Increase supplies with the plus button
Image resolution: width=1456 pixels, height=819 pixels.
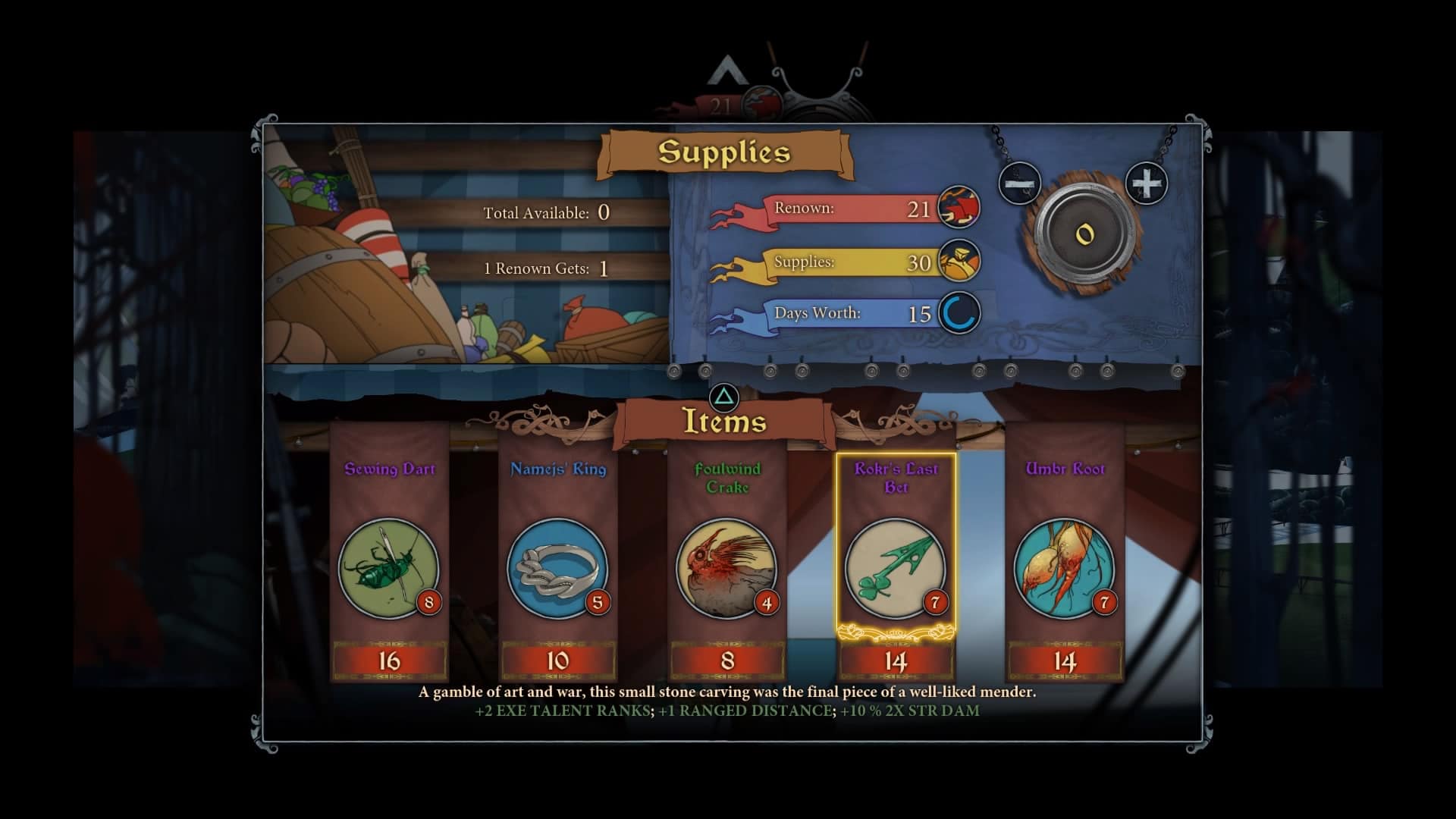[1146, 183]
